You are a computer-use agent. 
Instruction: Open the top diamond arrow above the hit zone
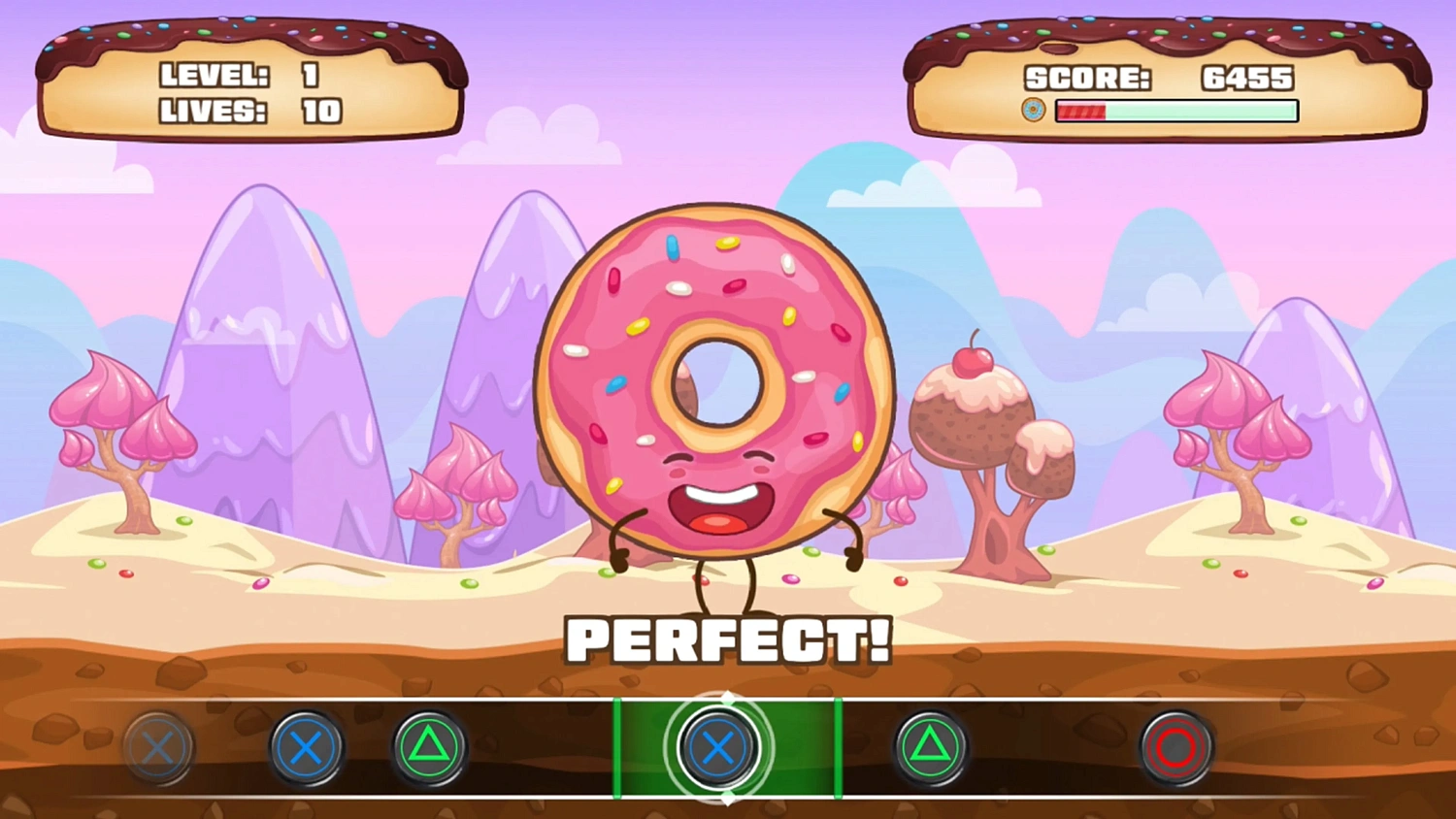coord(726,695)
